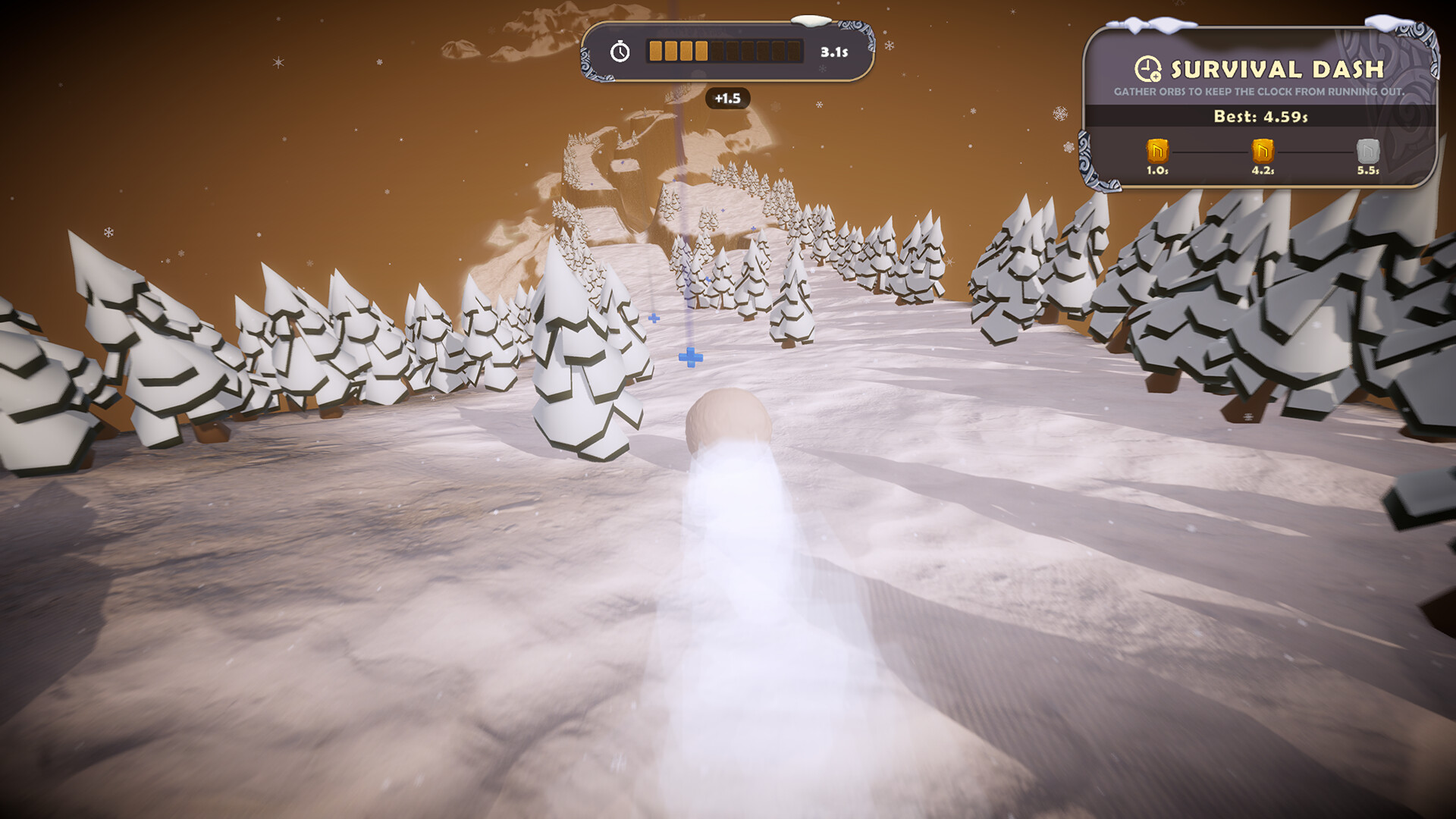
Task: Click the stopwatch icon beside the timer bar
Action: click(620, 52)
